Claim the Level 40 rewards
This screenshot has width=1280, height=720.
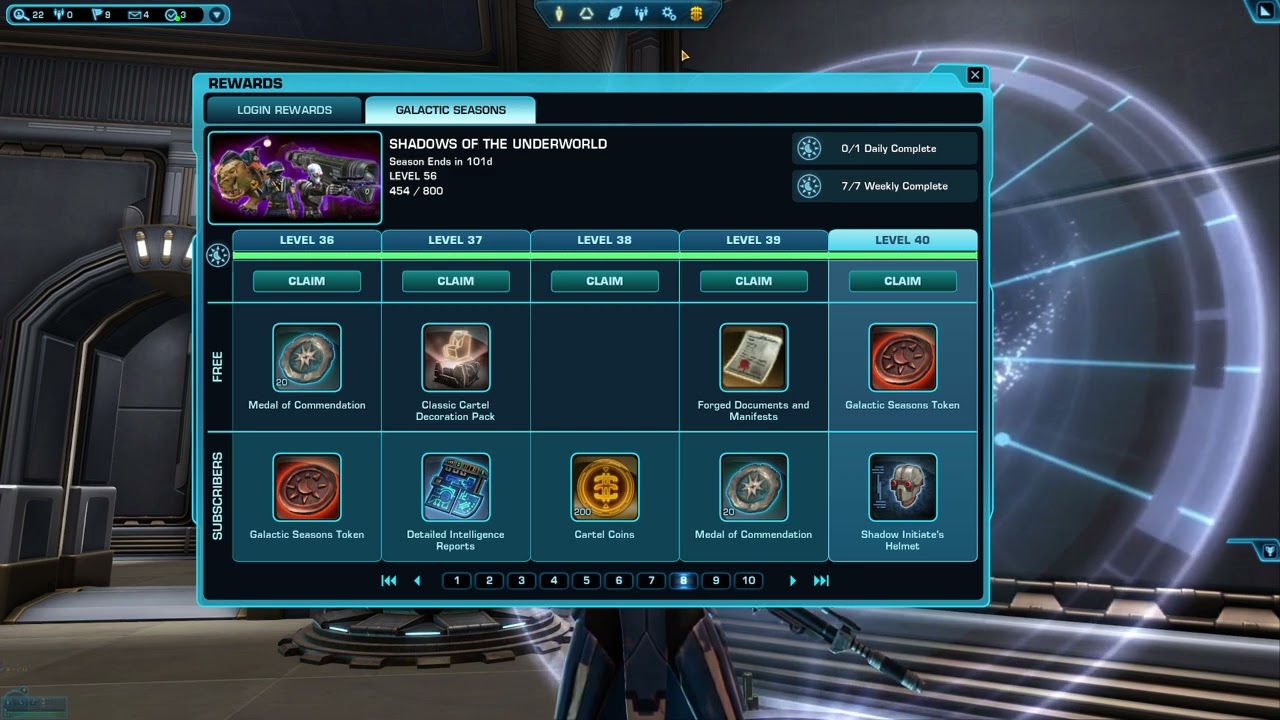(x=902, y=281)
